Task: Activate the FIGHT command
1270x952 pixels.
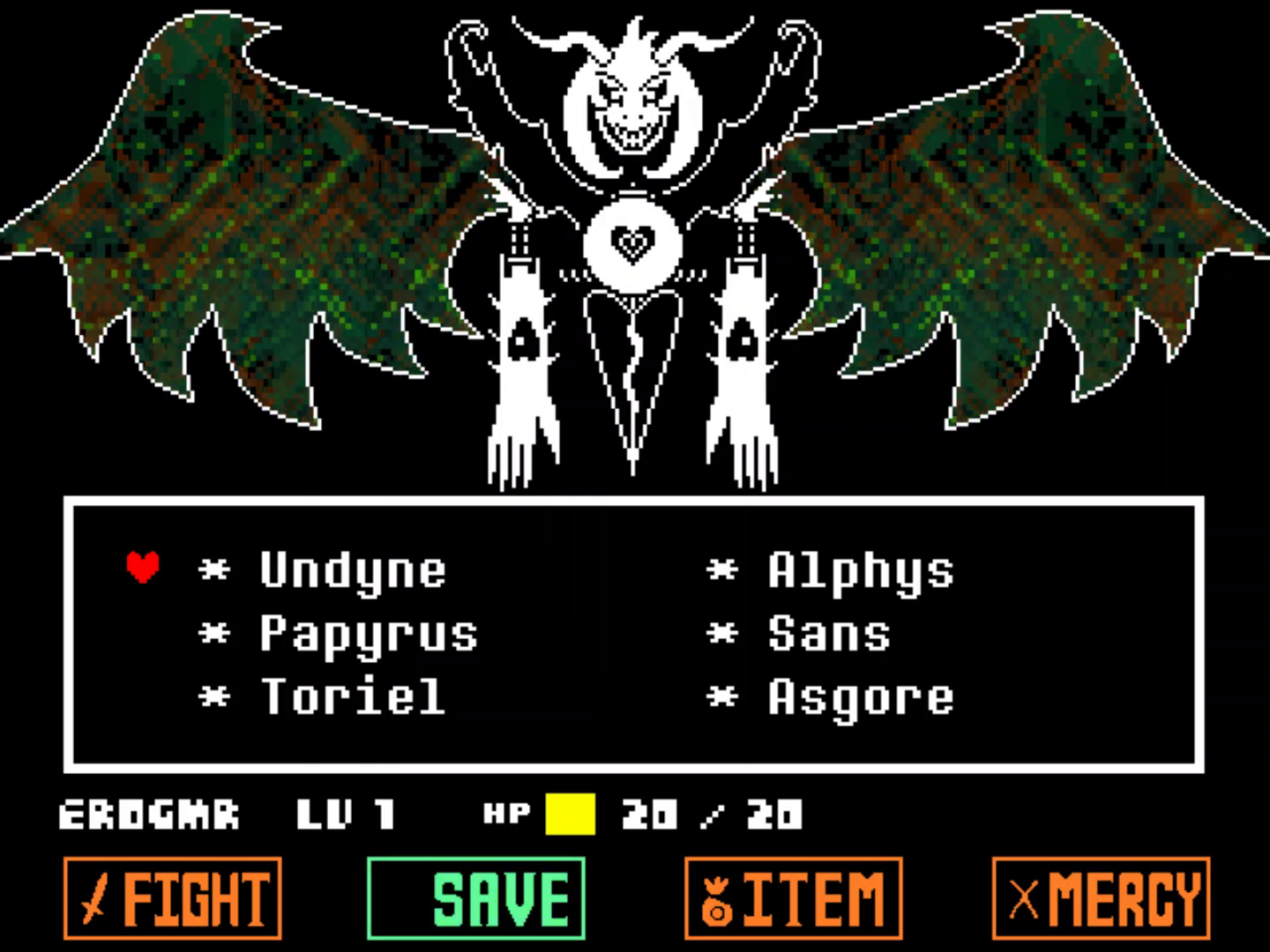Action: pos(172,896)
